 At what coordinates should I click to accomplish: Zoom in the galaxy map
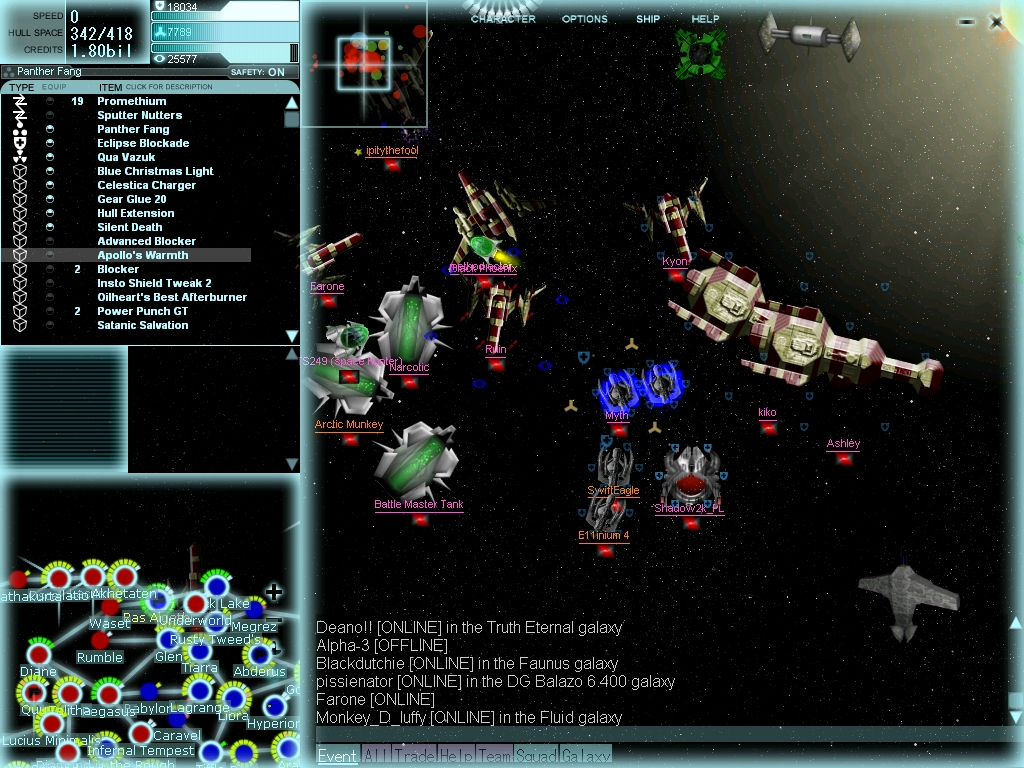(273, 592)
